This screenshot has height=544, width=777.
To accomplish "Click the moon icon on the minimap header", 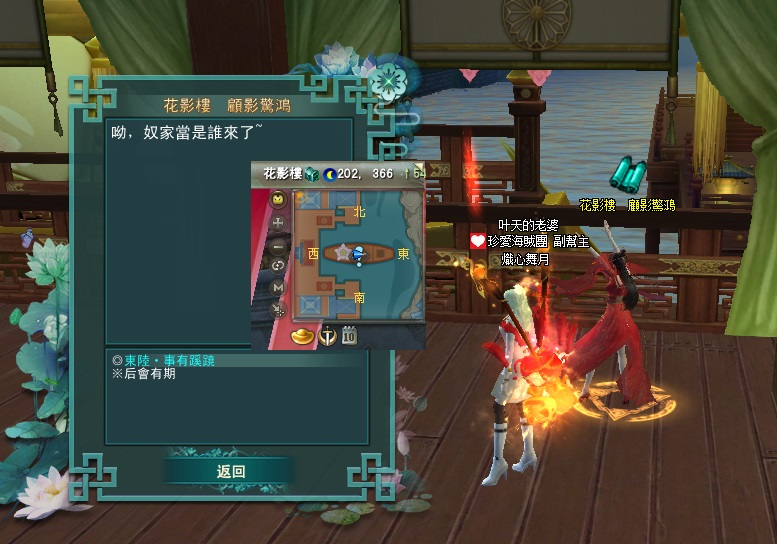I will pos(329,174).
